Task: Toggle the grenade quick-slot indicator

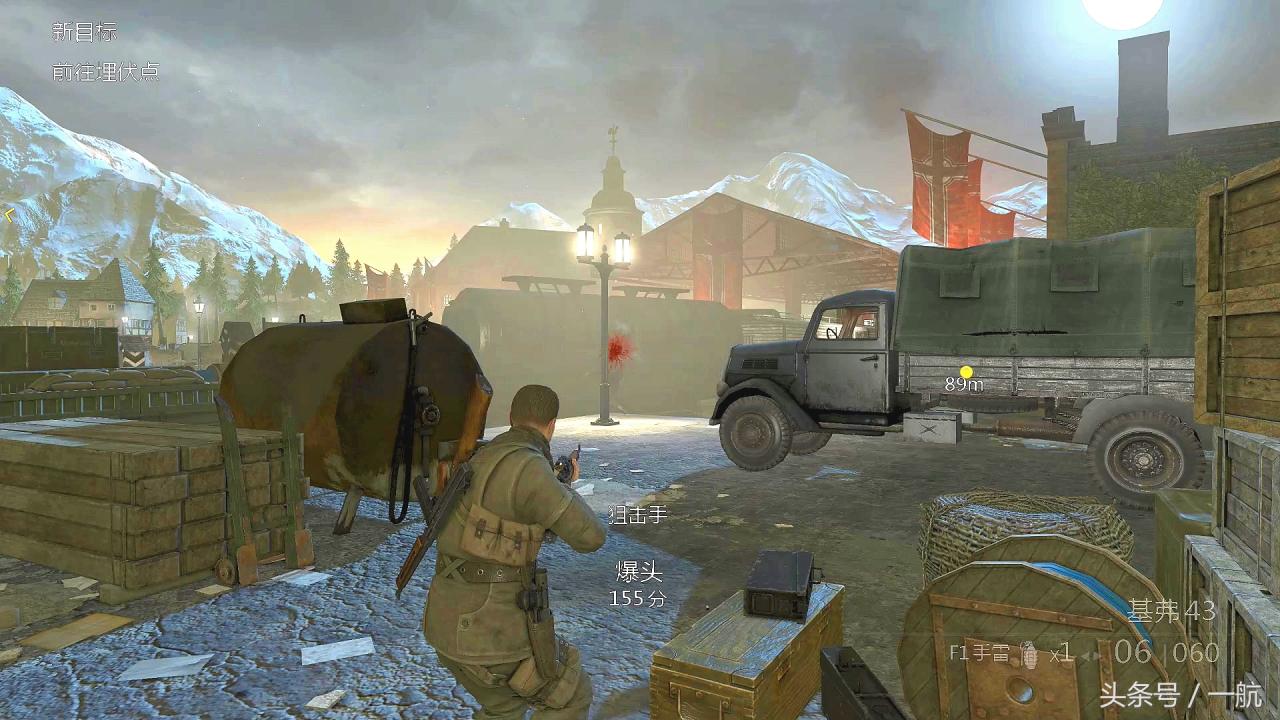Action: click(1031, 655)
